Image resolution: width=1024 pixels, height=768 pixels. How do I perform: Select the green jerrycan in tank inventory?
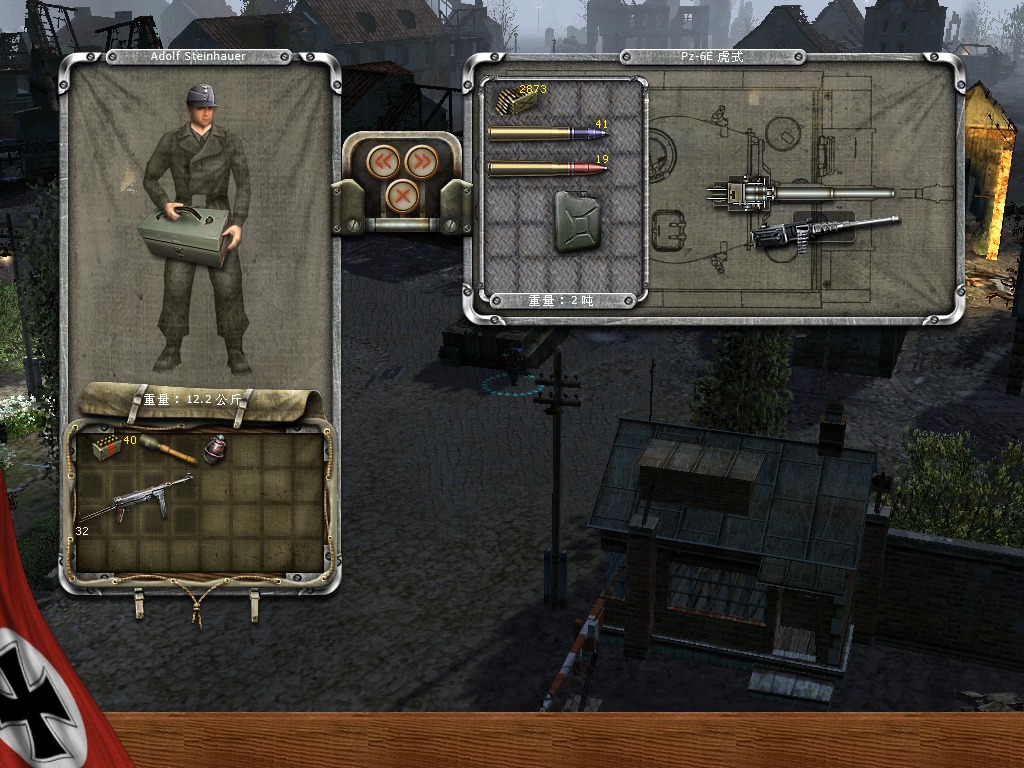pyautogui.click(x=574, y=221)
